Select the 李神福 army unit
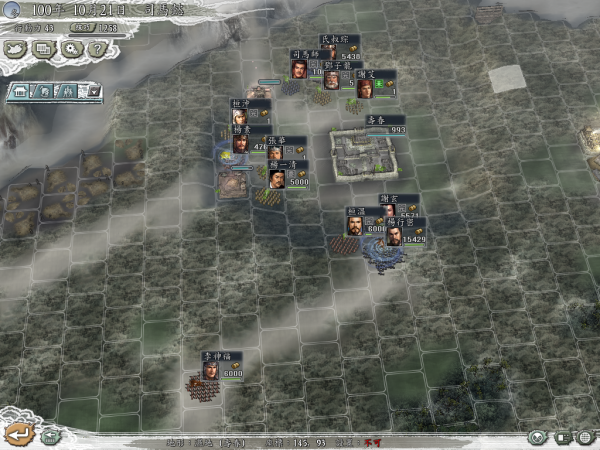 click(x=210, y=370)
